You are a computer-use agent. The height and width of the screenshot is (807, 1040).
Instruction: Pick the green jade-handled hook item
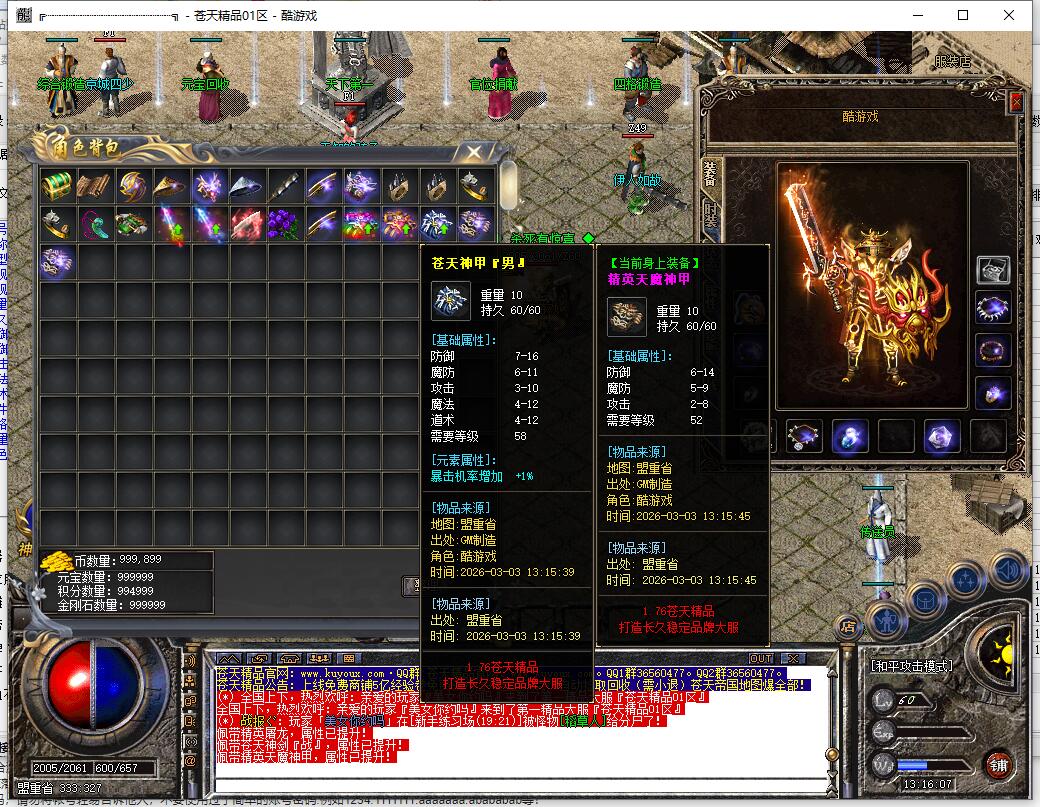pyautogui.click(x=95, y=223)
